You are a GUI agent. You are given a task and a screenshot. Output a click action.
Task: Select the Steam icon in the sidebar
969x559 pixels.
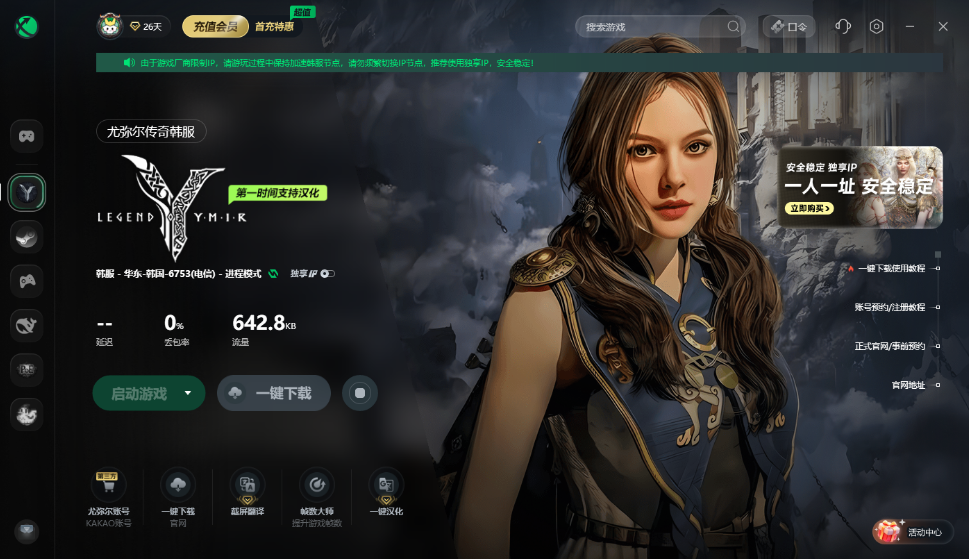pyautogui.click(x=26, y=237)
